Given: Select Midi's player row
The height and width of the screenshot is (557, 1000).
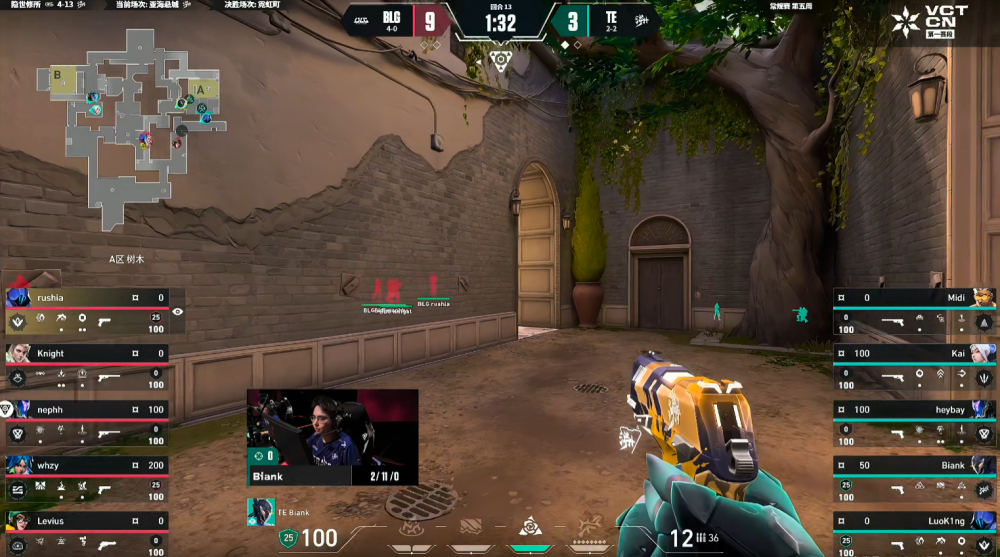Looking at the screenshot, I should (914, 311).
